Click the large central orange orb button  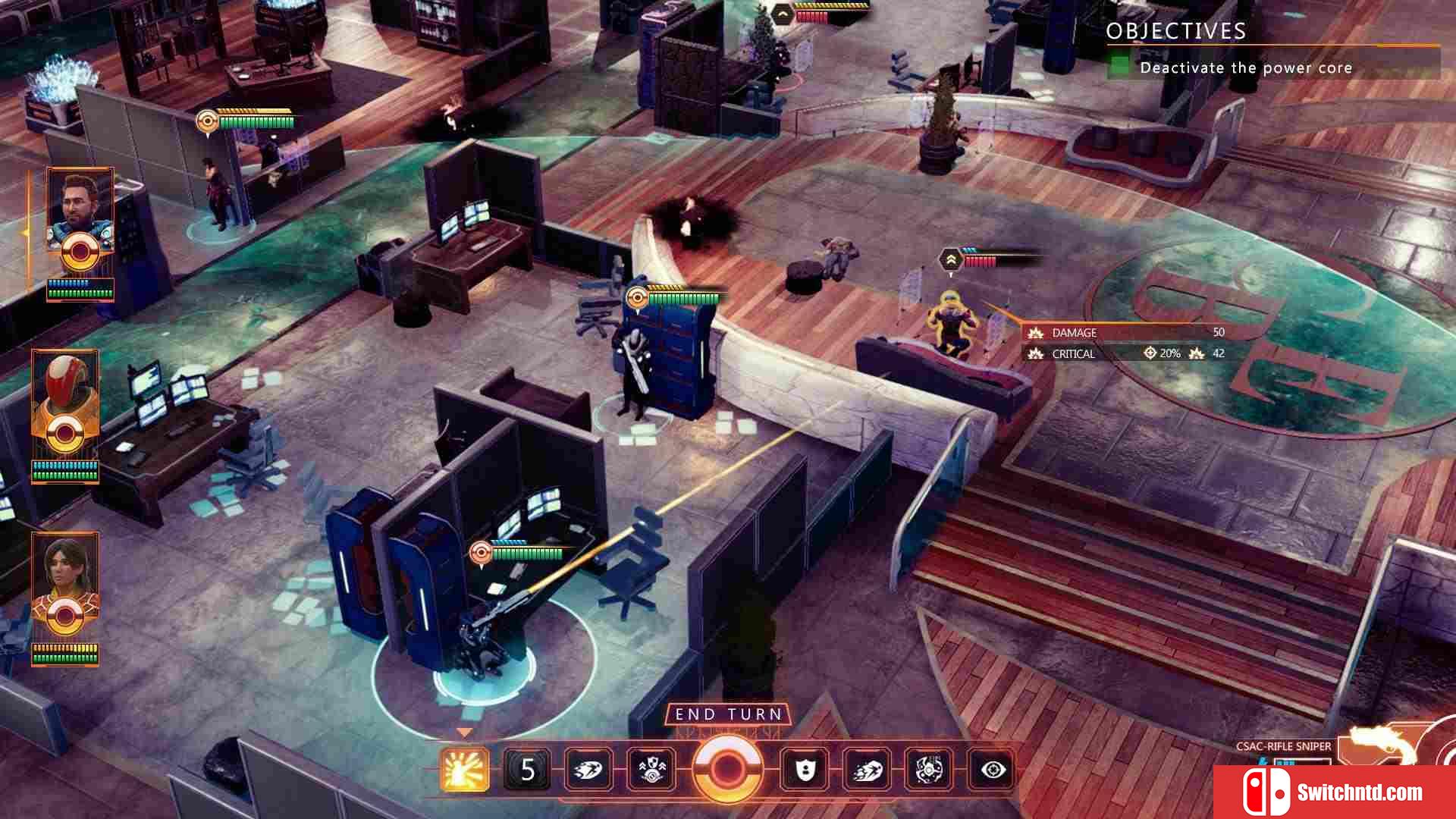[x=727, y=769]
